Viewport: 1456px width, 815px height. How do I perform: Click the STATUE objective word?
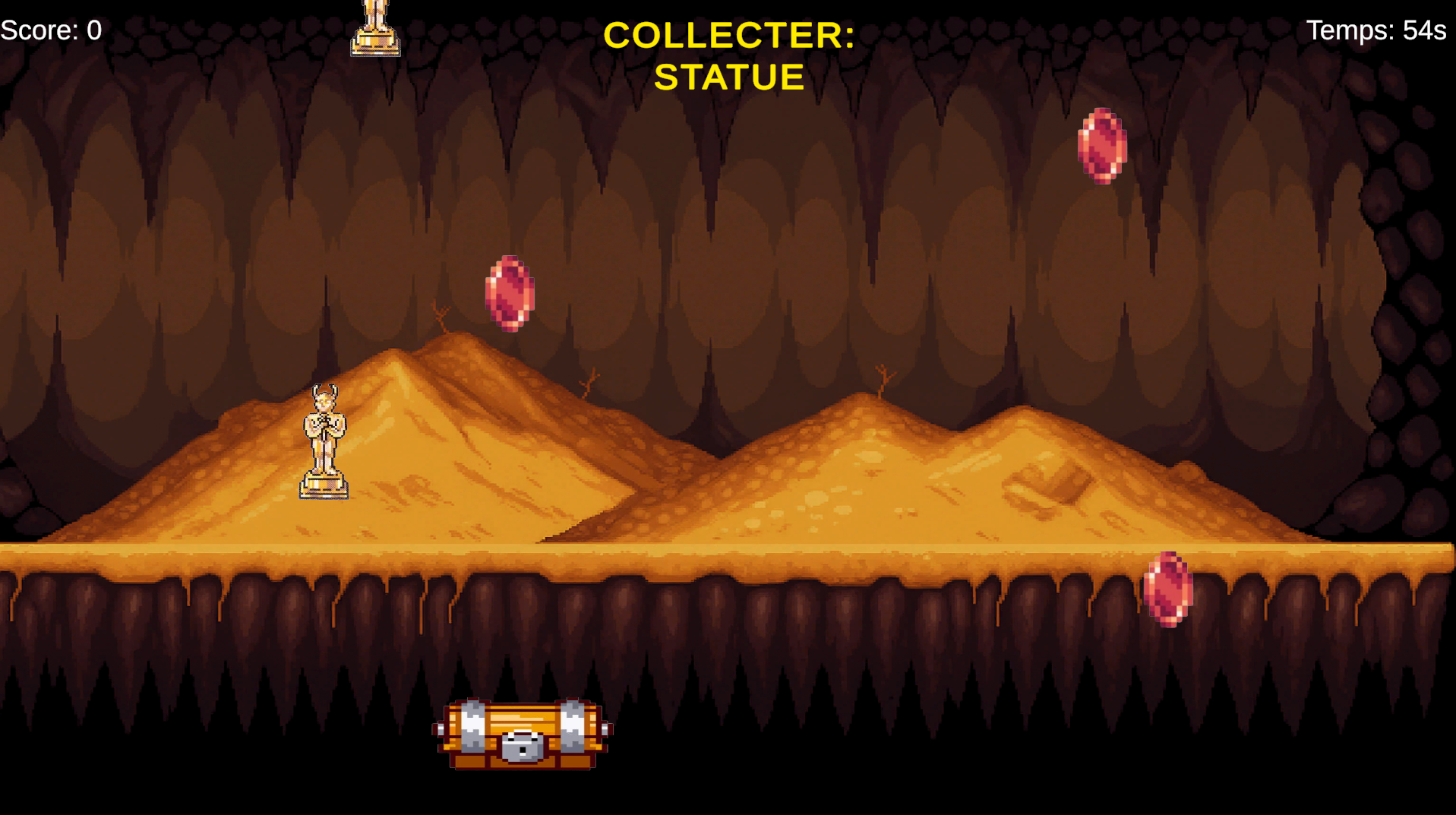[x=728, y=76]
